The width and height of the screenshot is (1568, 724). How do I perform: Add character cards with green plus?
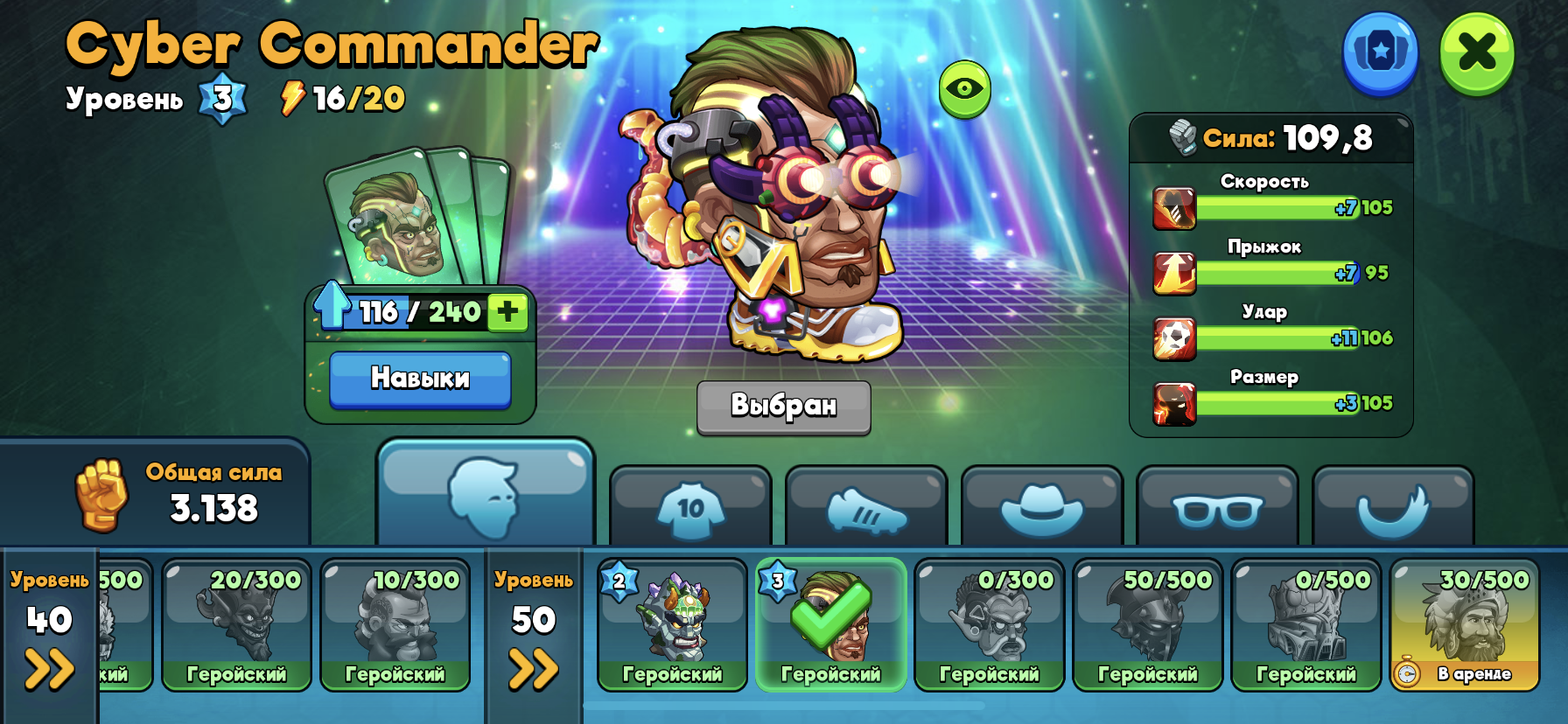(x=507, y=311)
